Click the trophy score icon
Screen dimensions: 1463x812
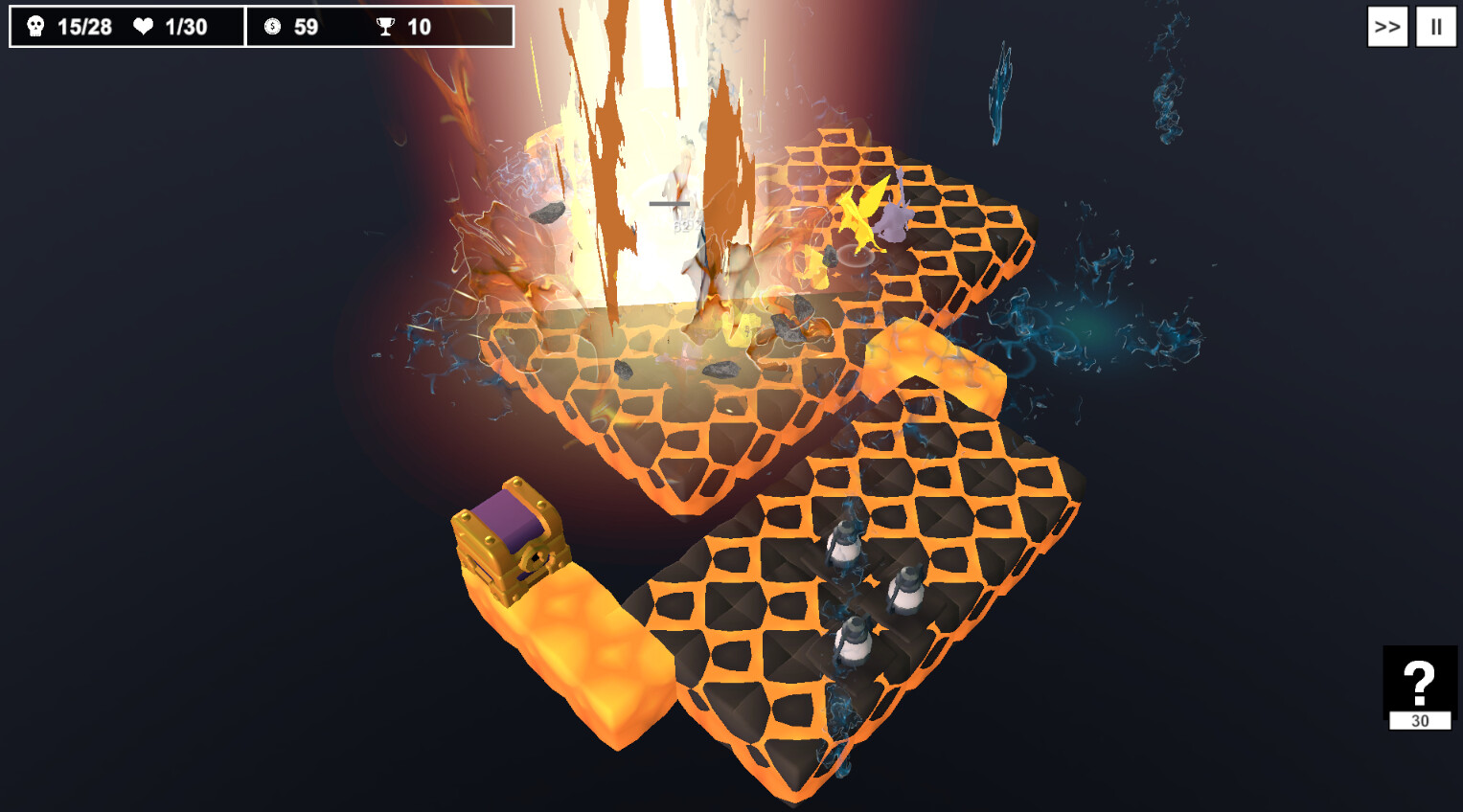coord(386,26)
